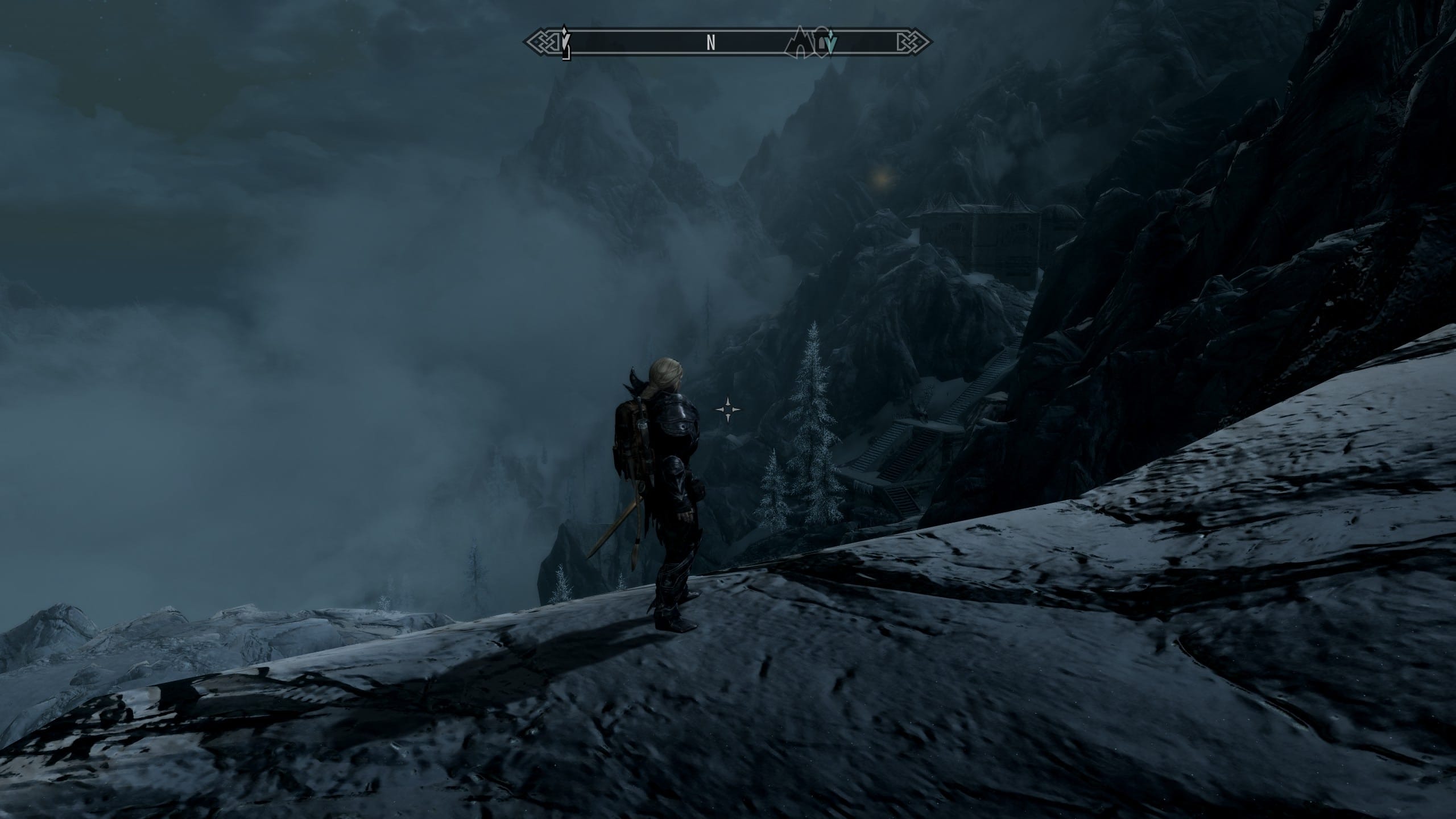This screenshot has height=819, width=1456.
Task: Select the mountain peak marker on the compass
Action: (799, 42)
